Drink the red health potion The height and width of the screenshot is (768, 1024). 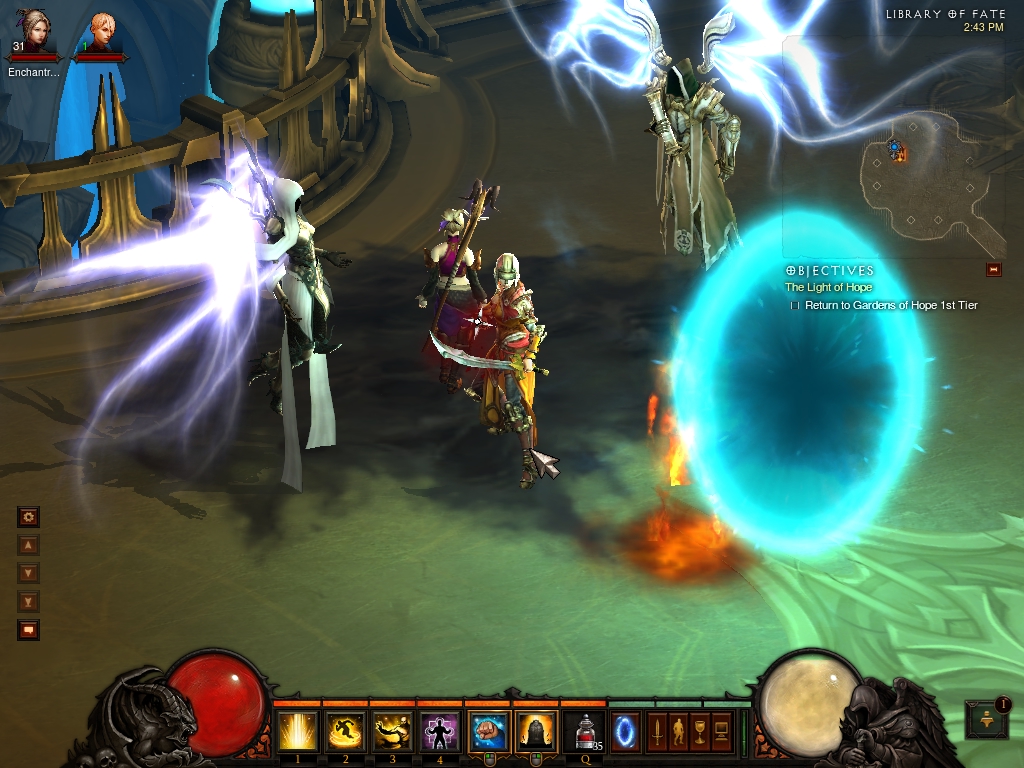click(584, 732)
